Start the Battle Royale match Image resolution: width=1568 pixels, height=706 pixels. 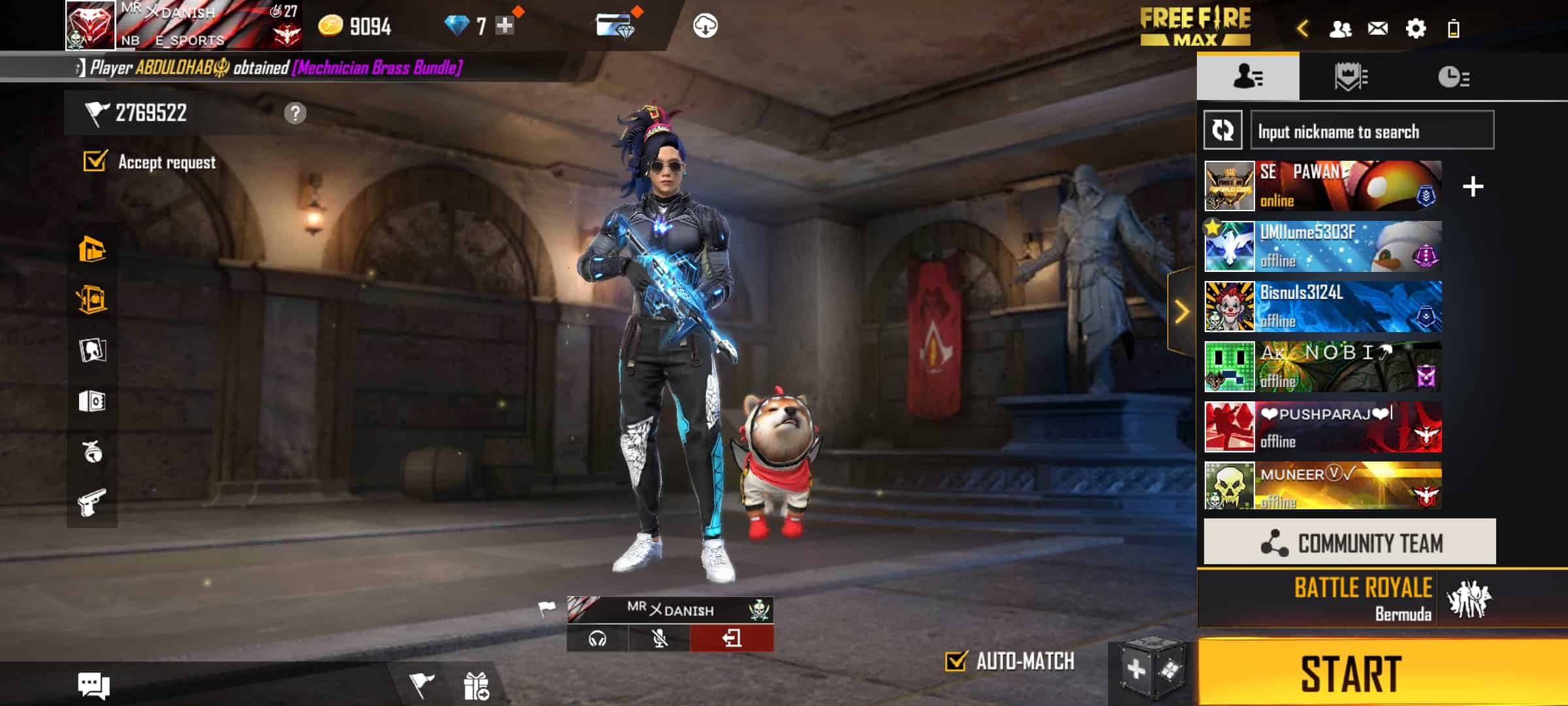pos(1352,673)
